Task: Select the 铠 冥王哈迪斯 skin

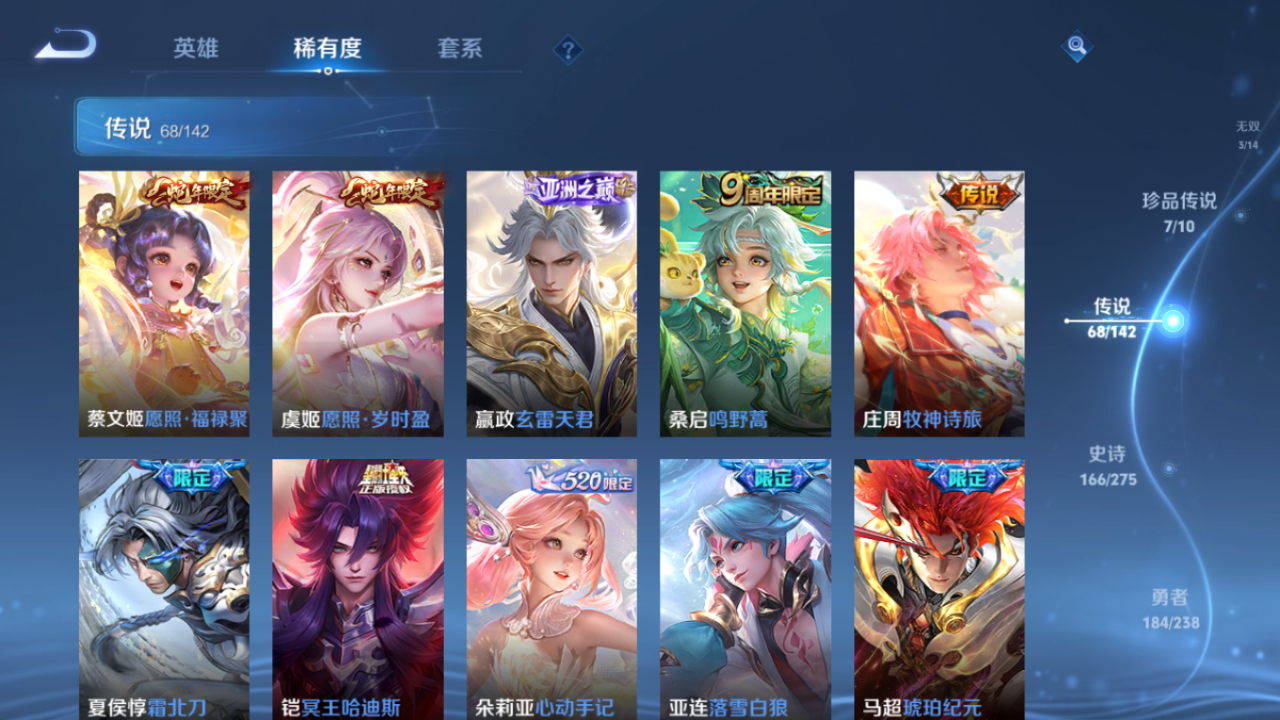Action: [357, 590]
